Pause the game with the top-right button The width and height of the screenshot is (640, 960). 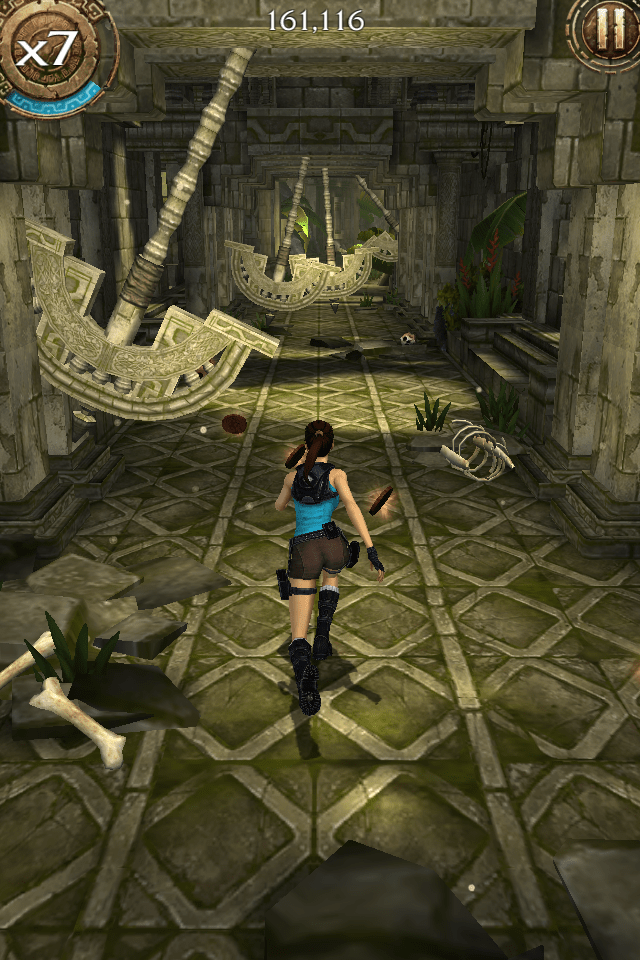(x=607, y=29)
